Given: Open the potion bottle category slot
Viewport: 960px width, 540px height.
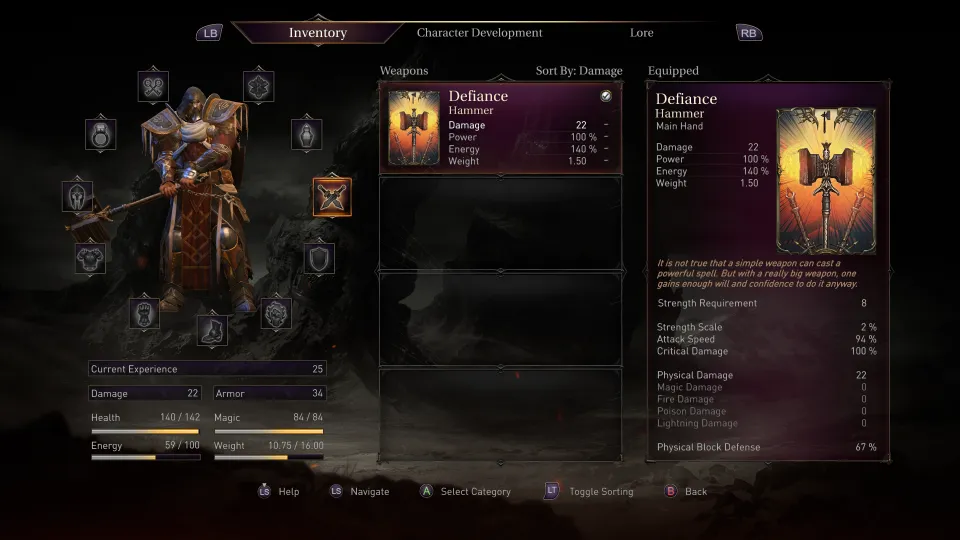Looking at the screenshot, I should 306,134.
